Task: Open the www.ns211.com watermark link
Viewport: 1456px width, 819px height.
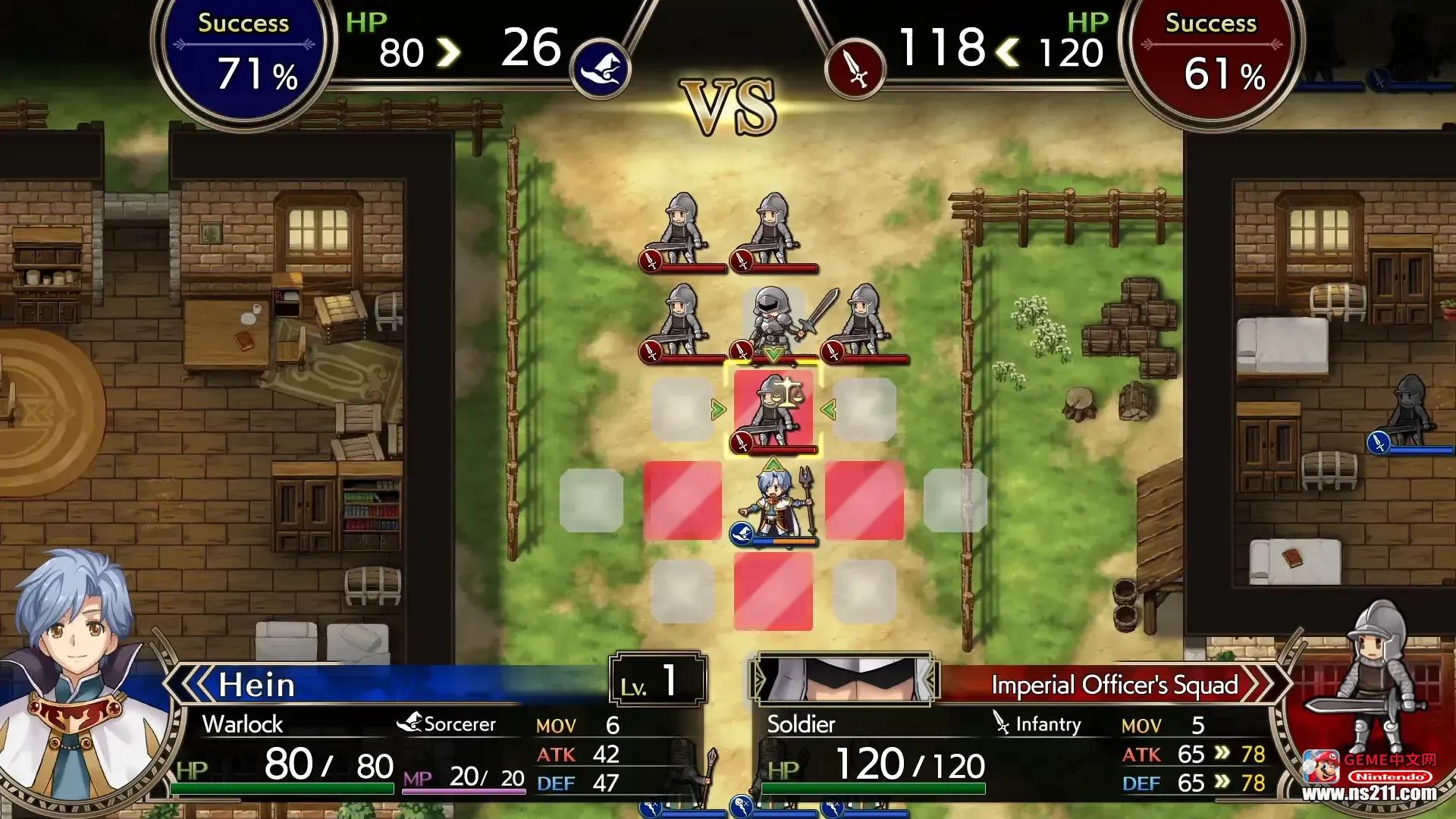Action: 1369,793
